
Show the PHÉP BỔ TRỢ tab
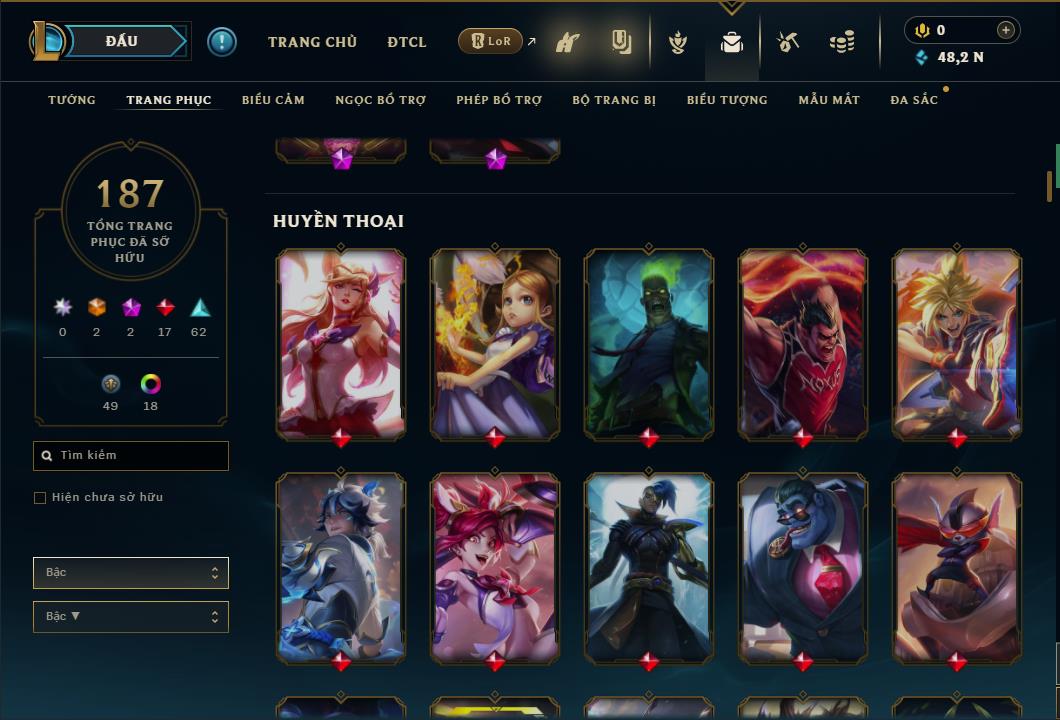[x=499, y=100]
